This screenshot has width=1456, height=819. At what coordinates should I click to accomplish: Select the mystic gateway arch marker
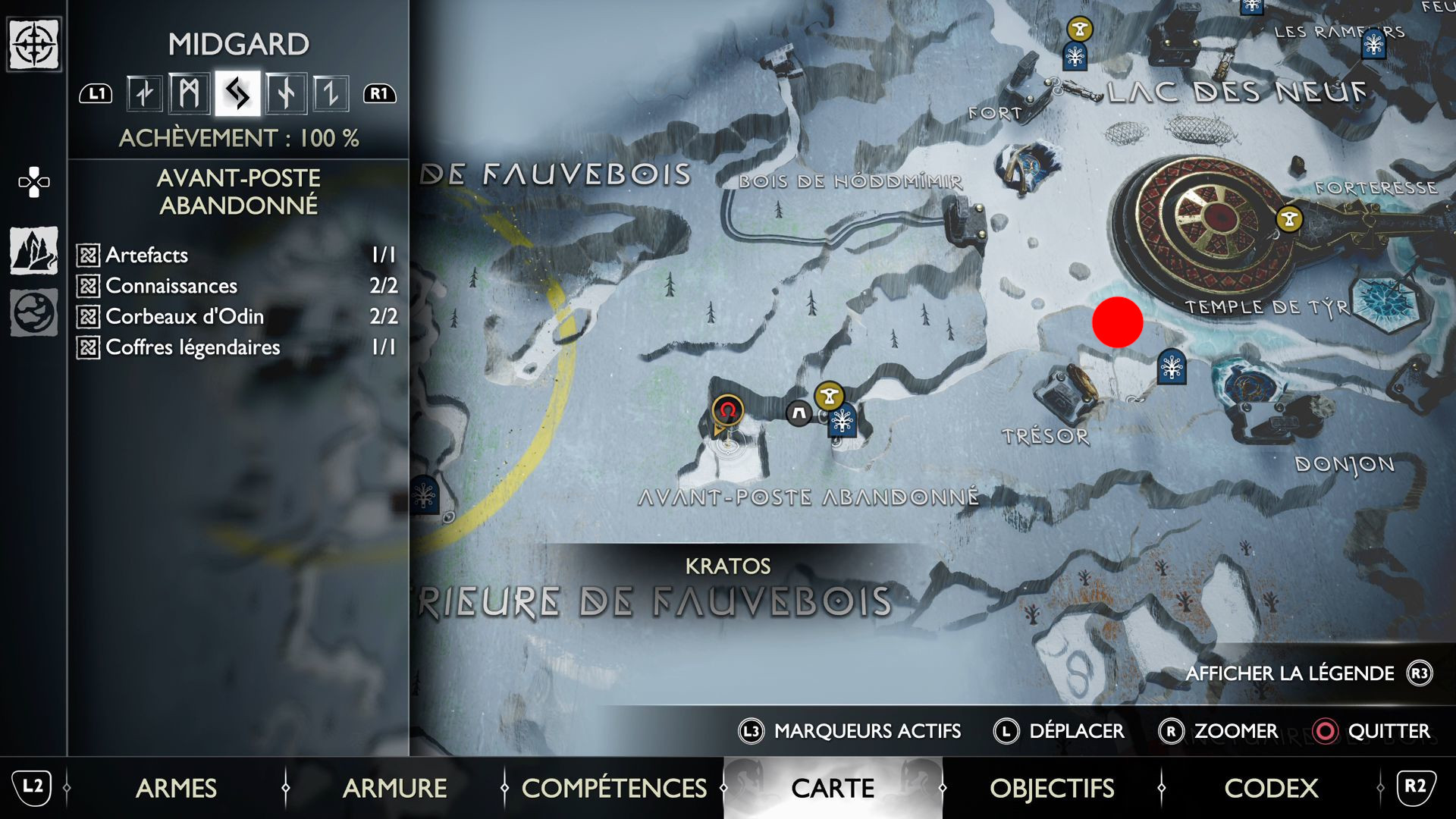799,413
